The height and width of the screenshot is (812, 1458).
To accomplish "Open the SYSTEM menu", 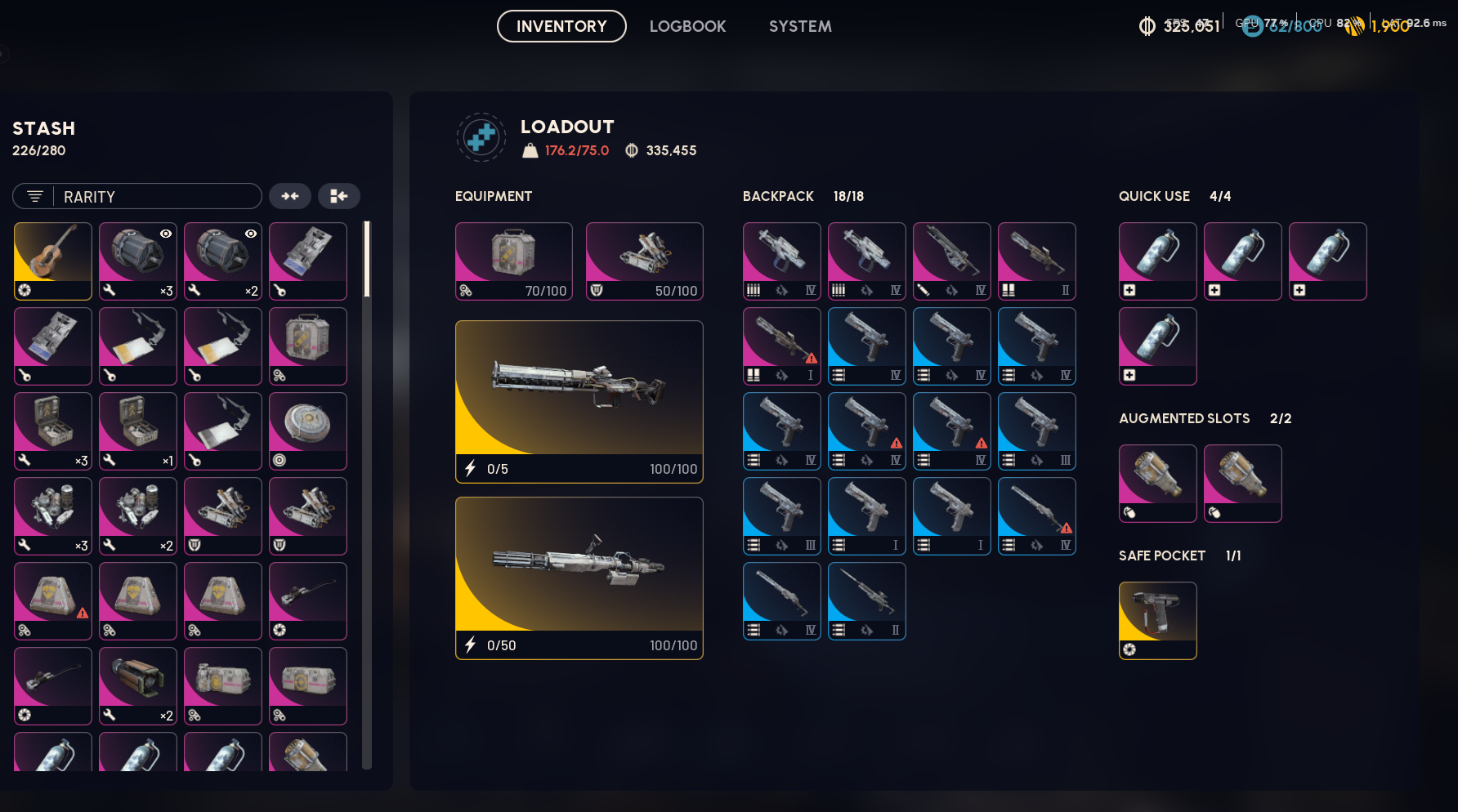I will pos(799,25).
